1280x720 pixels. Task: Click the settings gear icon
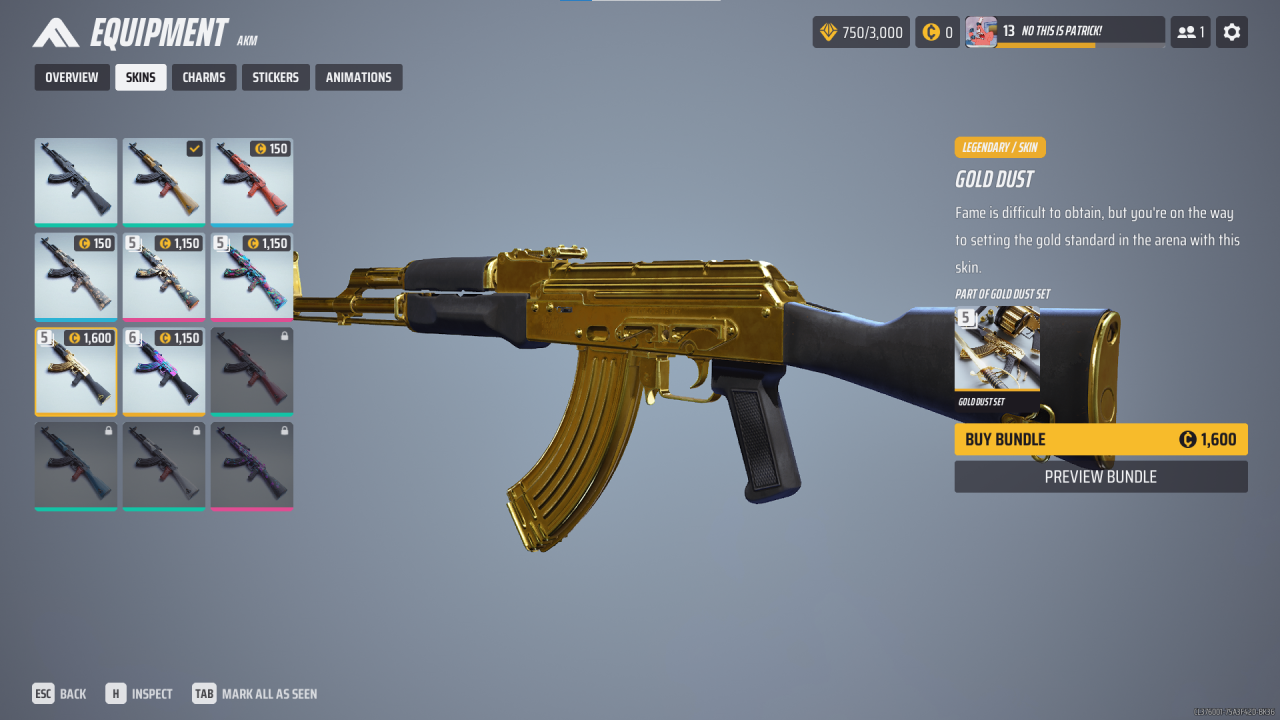coord(1231,32)
